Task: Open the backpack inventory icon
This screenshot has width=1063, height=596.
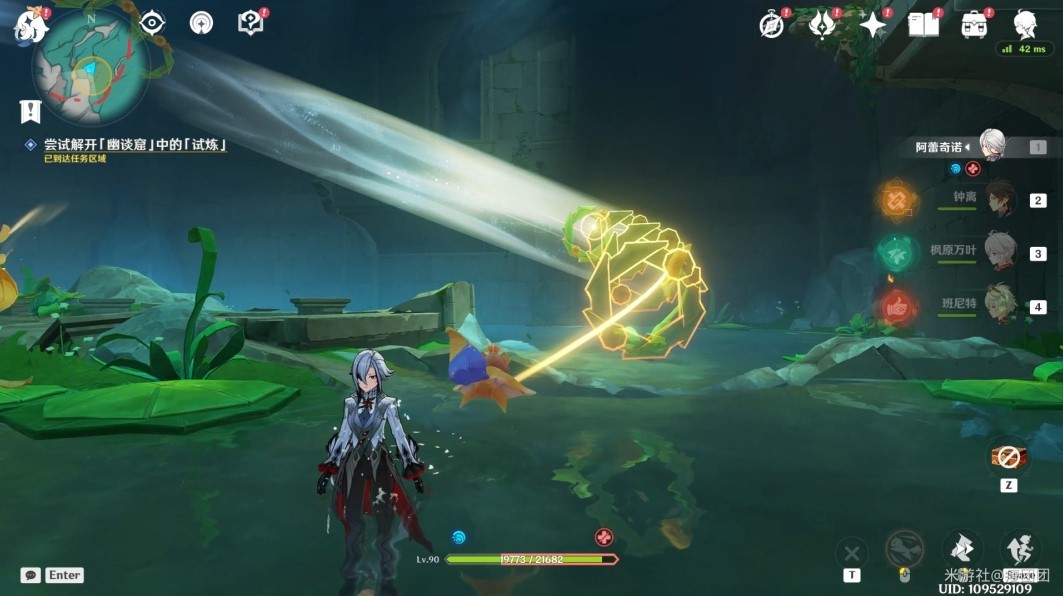Action: pyautogui.click(x=974, y=25)
